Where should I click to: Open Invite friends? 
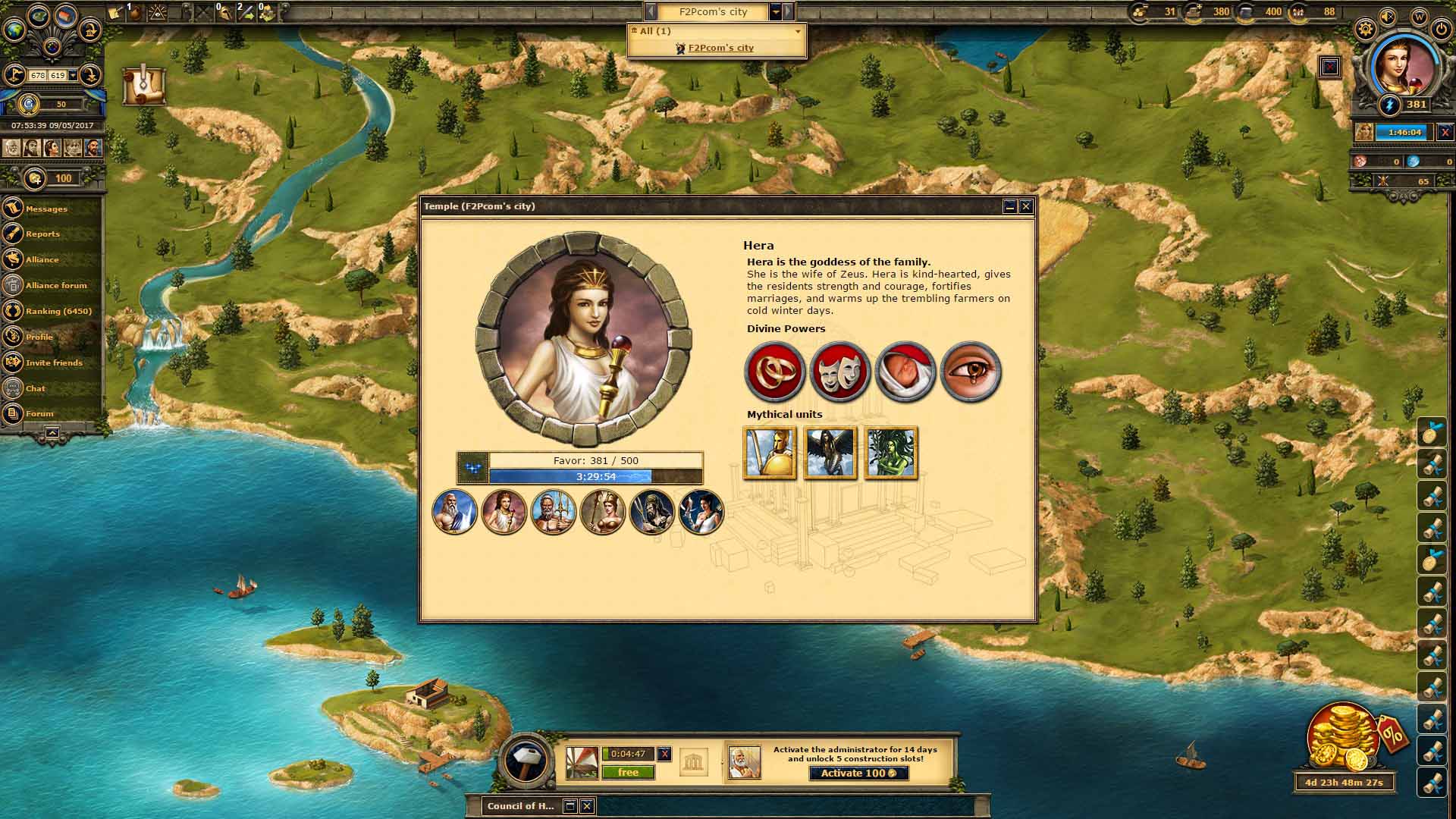pyautogui.click(x=54, y=362)
